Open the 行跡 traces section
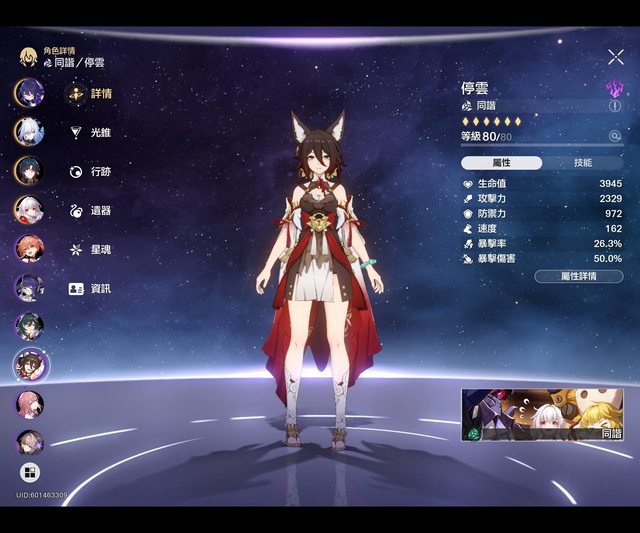640x533 pixels. [x=89, y=171]
